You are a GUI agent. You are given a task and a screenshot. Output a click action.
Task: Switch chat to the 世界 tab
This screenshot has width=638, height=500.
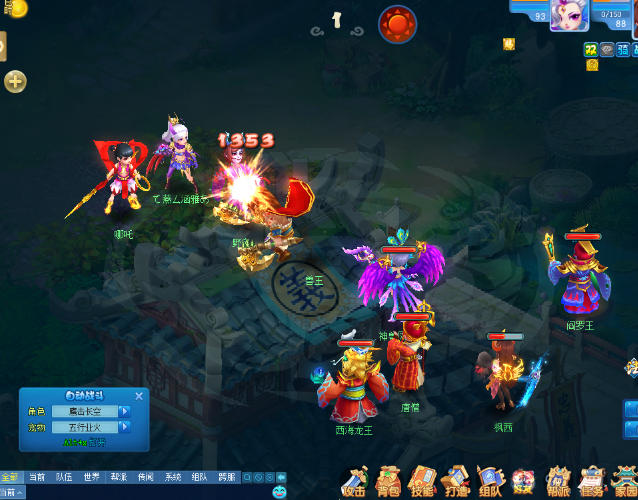click(x=91, y=477)
